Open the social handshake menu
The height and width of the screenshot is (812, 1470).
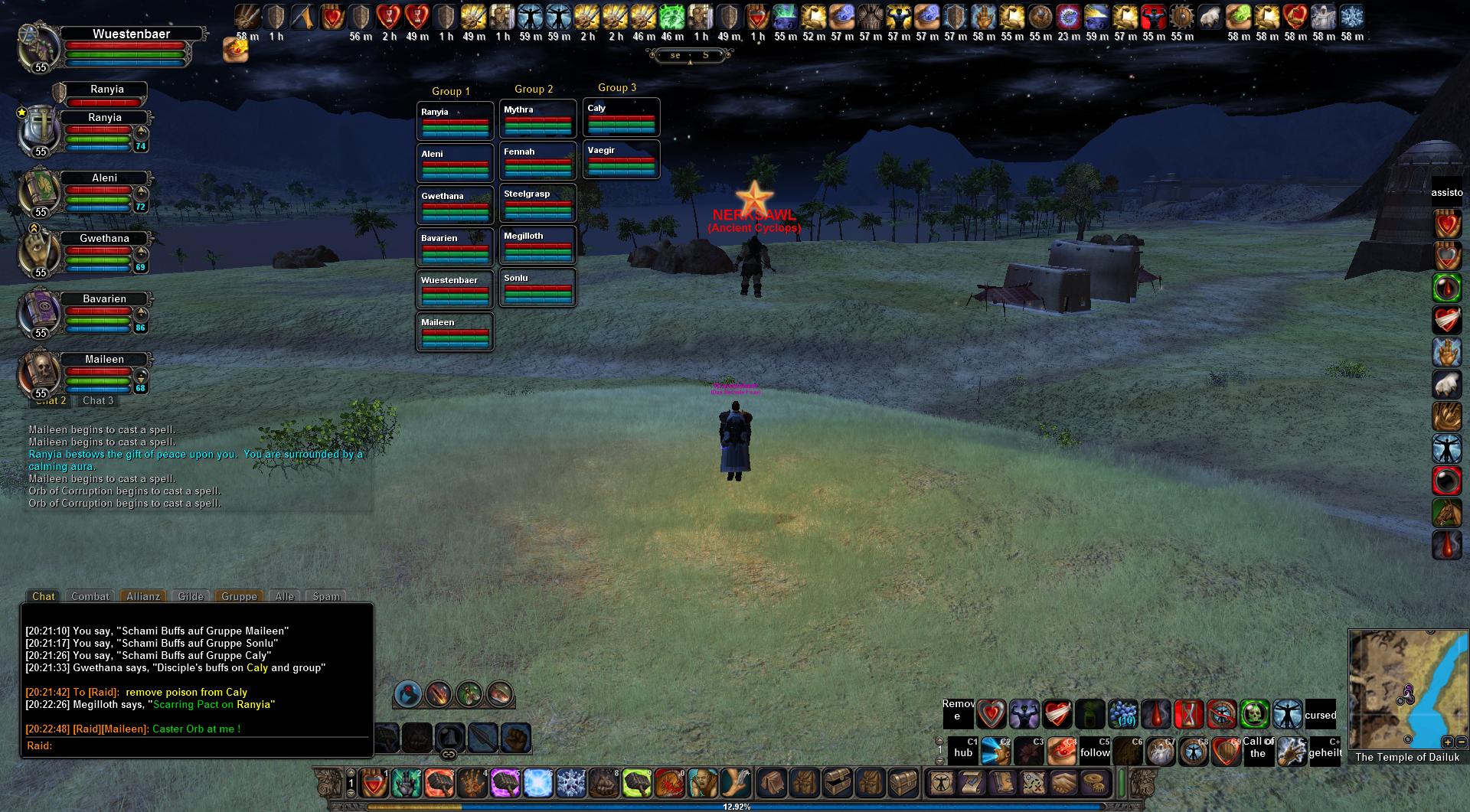pyautogui.click(x=1065, y=782)
